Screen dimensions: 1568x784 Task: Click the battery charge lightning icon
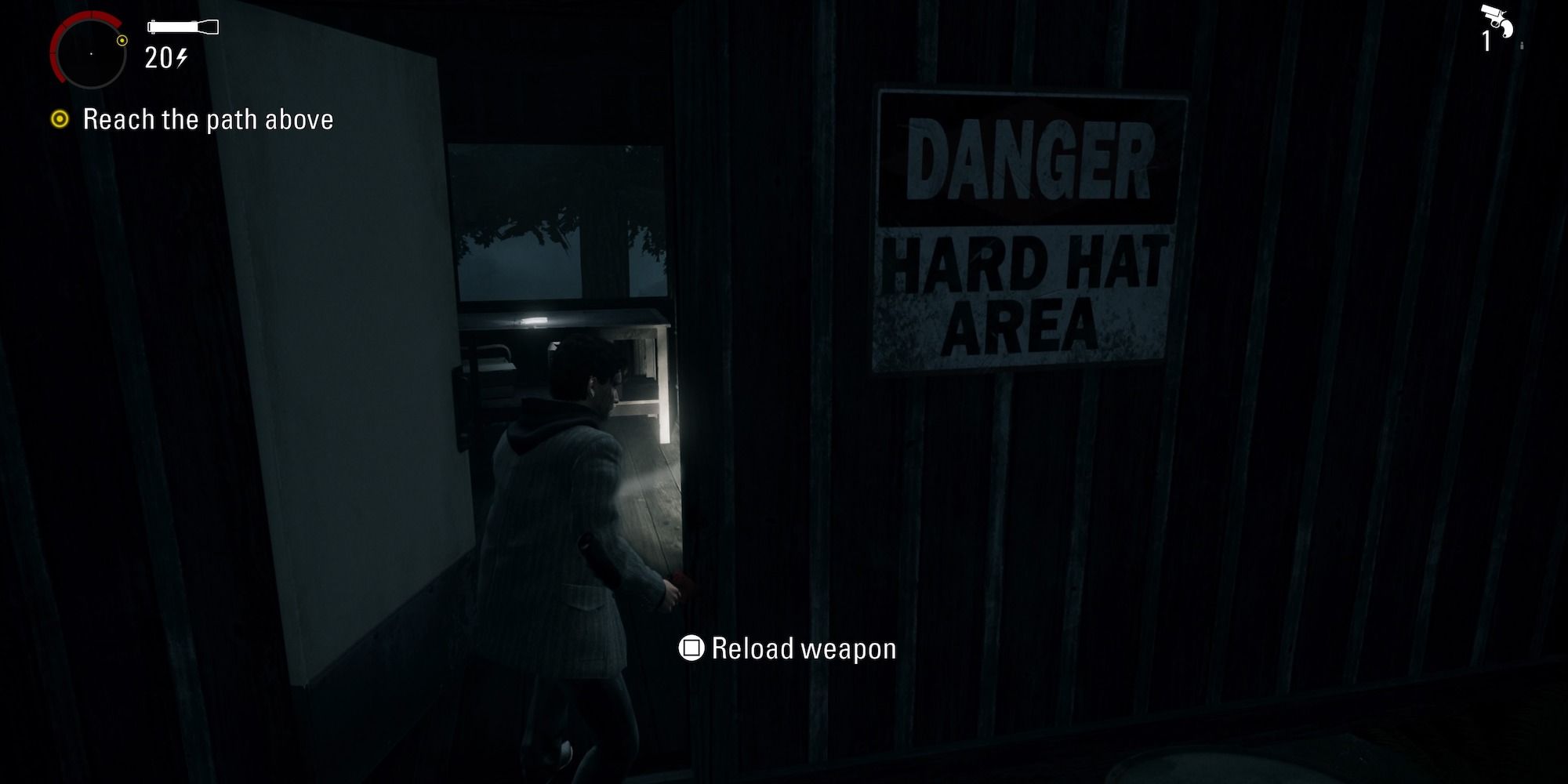click(182, 59)
